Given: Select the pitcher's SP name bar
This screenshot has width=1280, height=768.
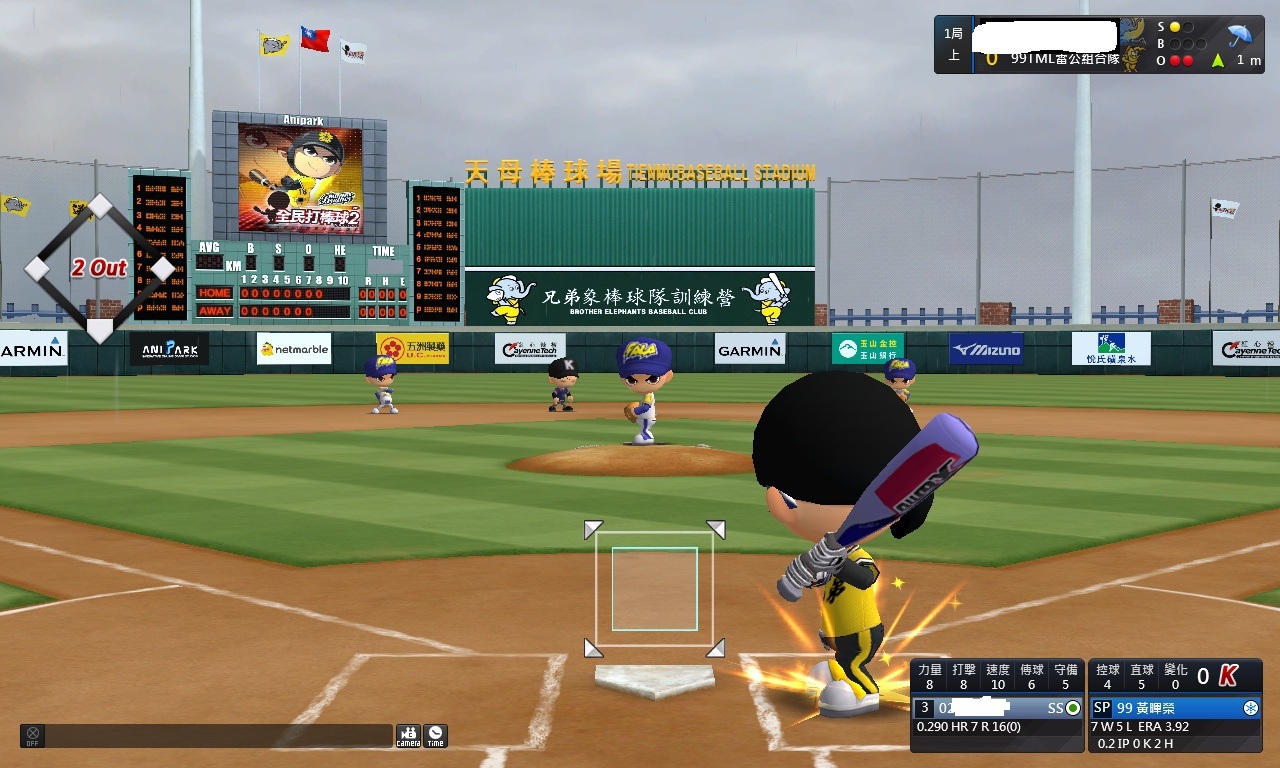Looking at the screenshot, I should click(x=1175, y=708).
